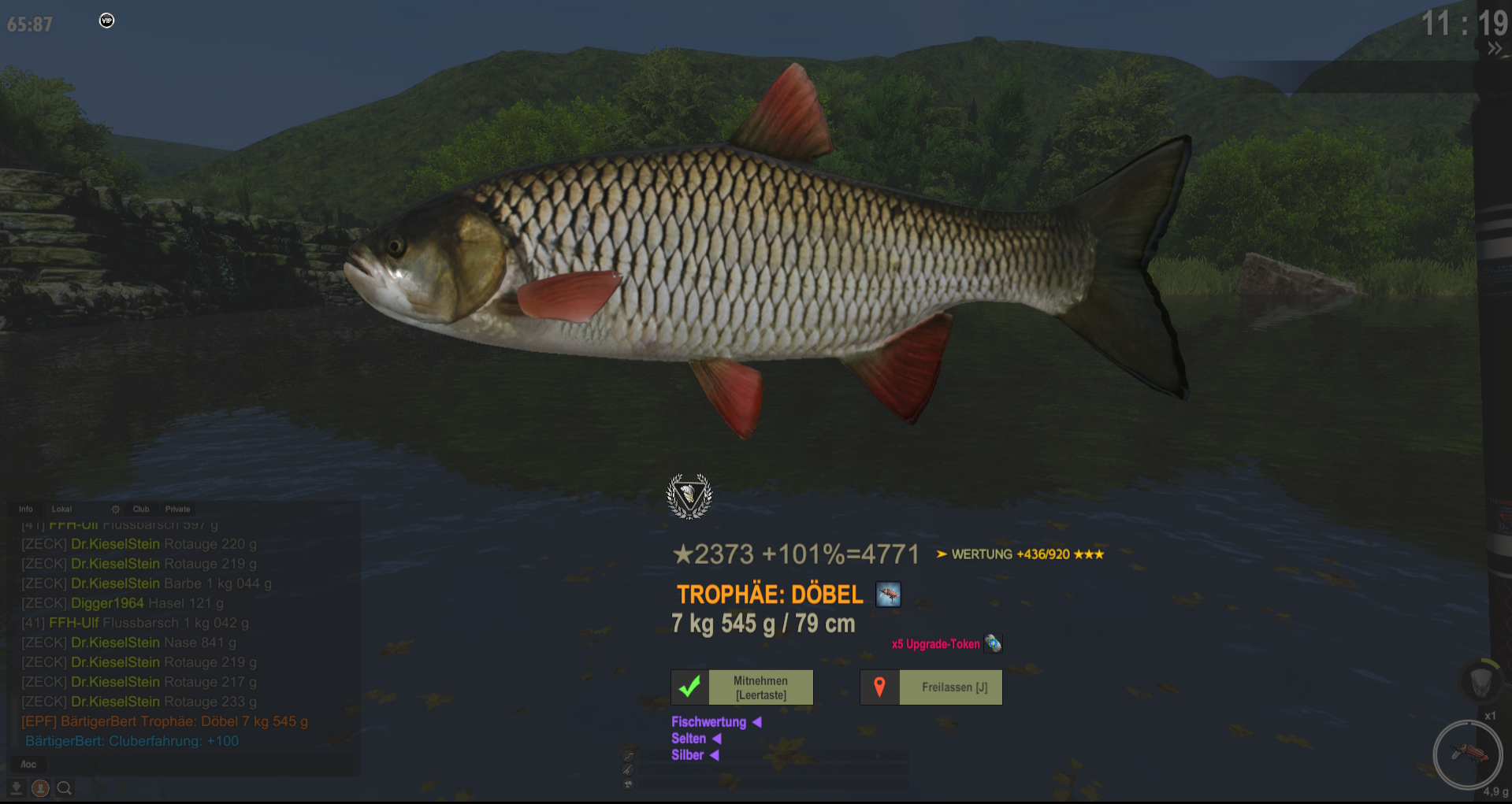Viewport: 1512px width, 804px height.
Task: Click the silver trophy laurel badge
Action: coord(689,496)
